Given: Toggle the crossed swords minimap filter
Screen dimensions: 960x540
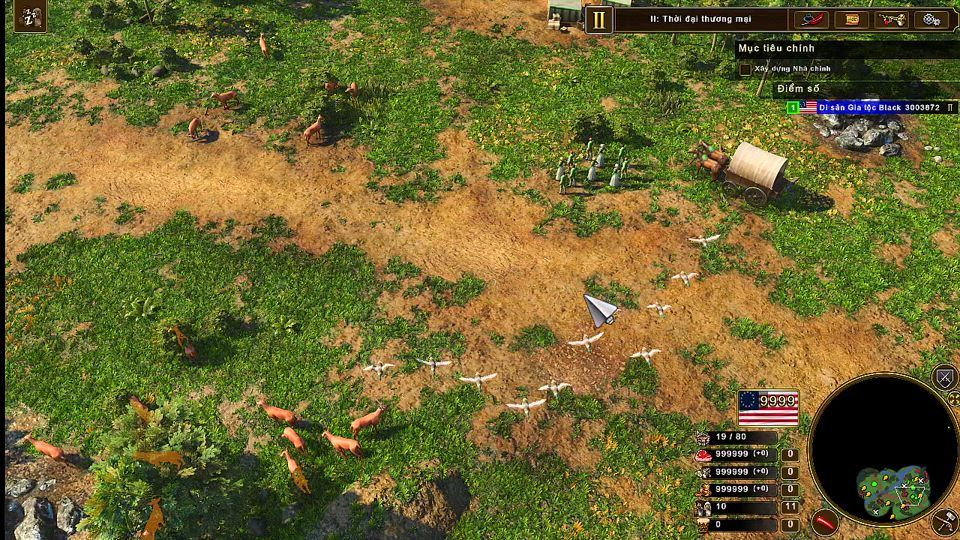Looking at the screenshot, I should [944, 377].
